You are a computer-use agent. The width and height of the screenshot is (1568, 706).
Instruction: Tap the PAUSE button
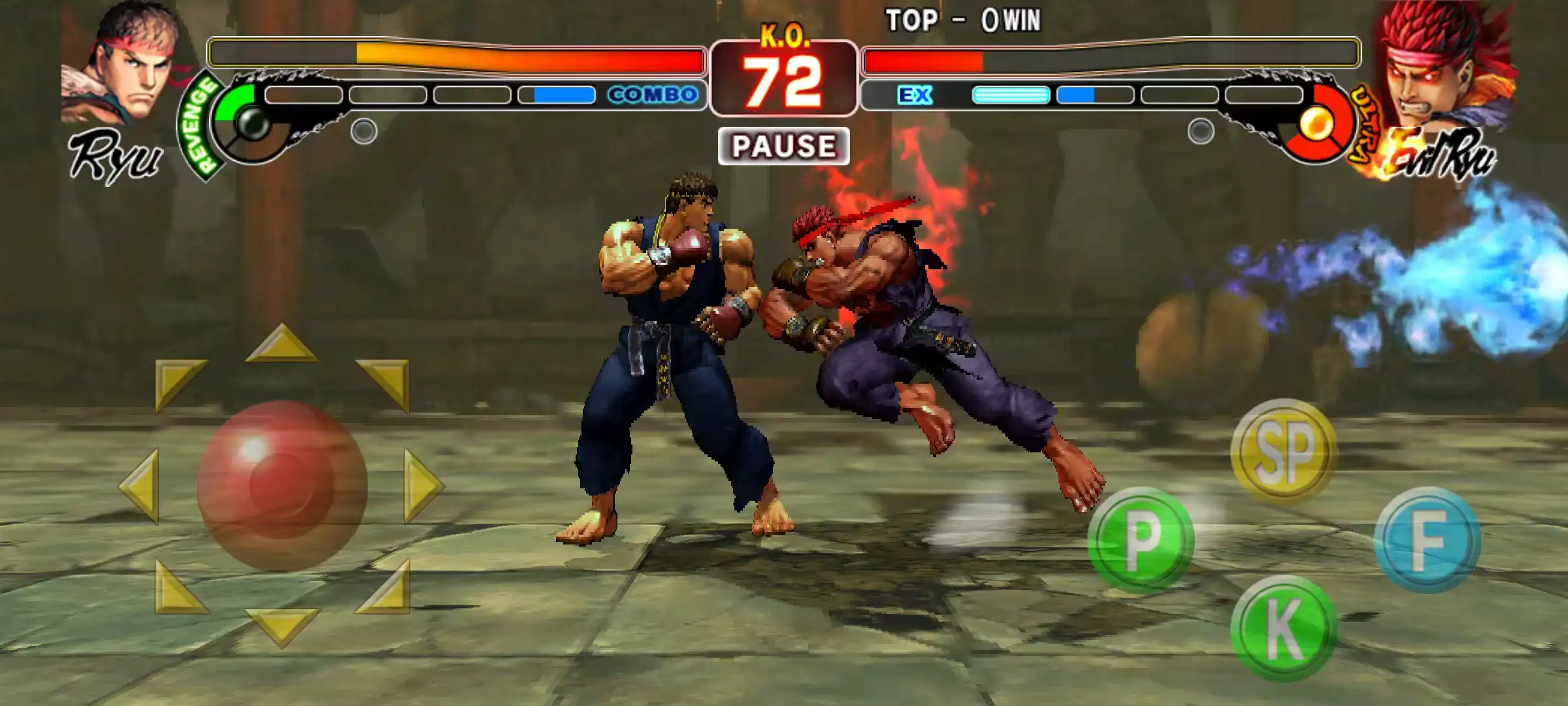(x=783, y=146)
